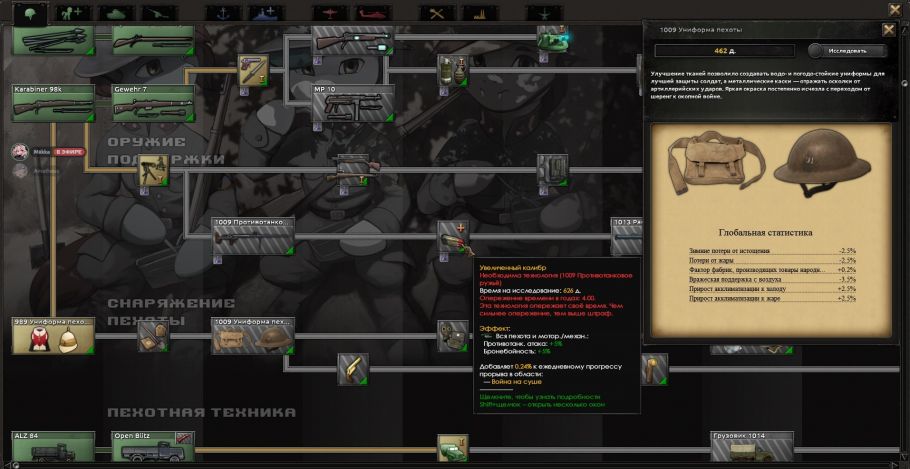910x469 pixels.
Task: Select the machine gun support weapon node
Action: pos(152,170)
